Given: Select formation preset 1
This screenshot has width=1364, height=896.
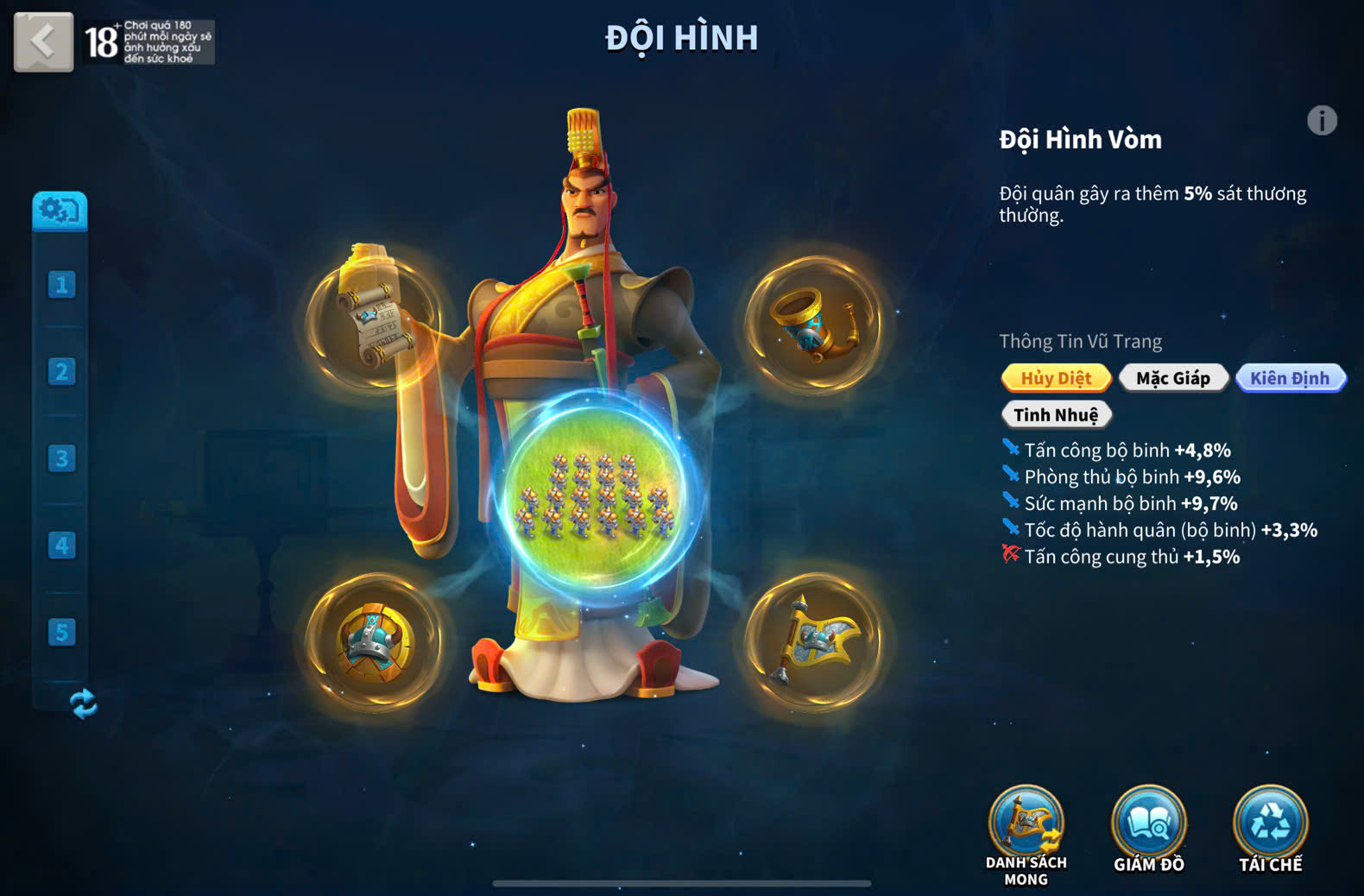Looking at the screenshot, I should coord(61,285).
